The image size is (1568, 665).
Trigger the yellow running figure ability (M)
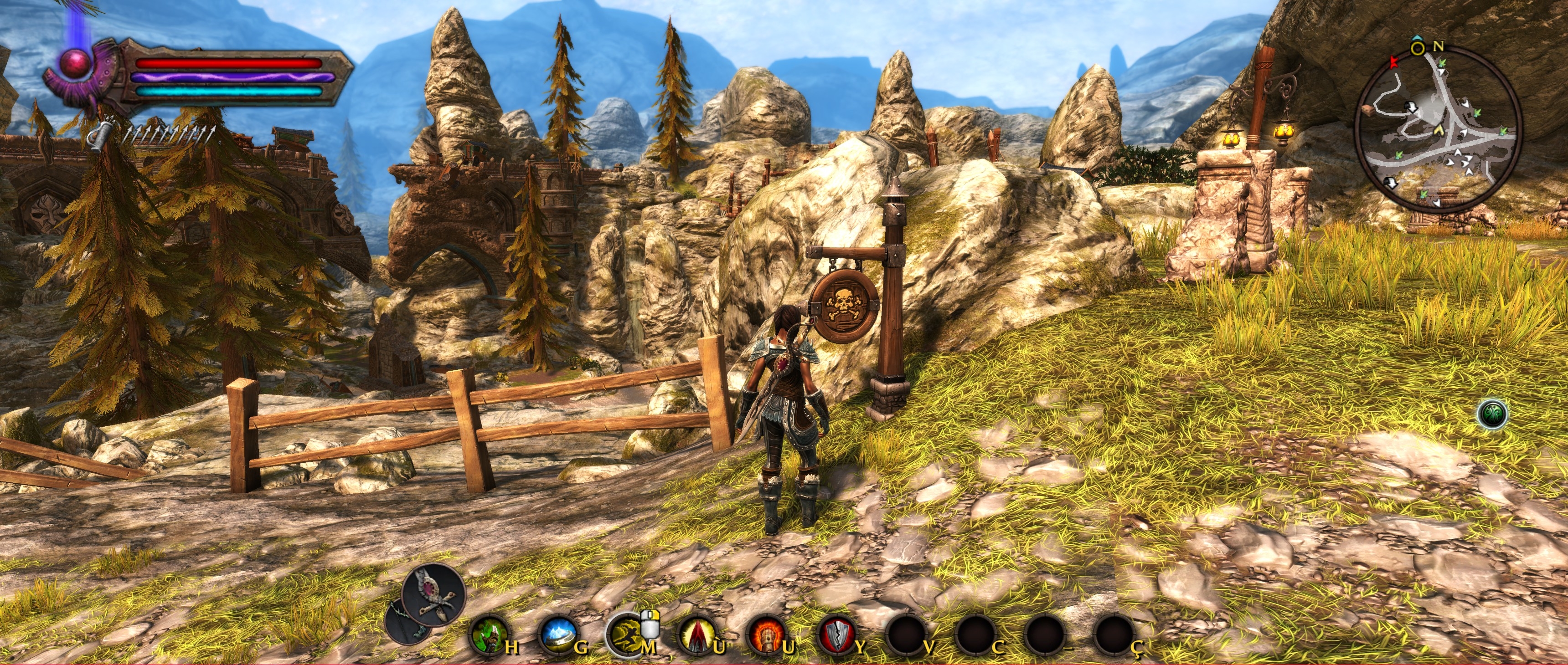[x=626, y=634]
